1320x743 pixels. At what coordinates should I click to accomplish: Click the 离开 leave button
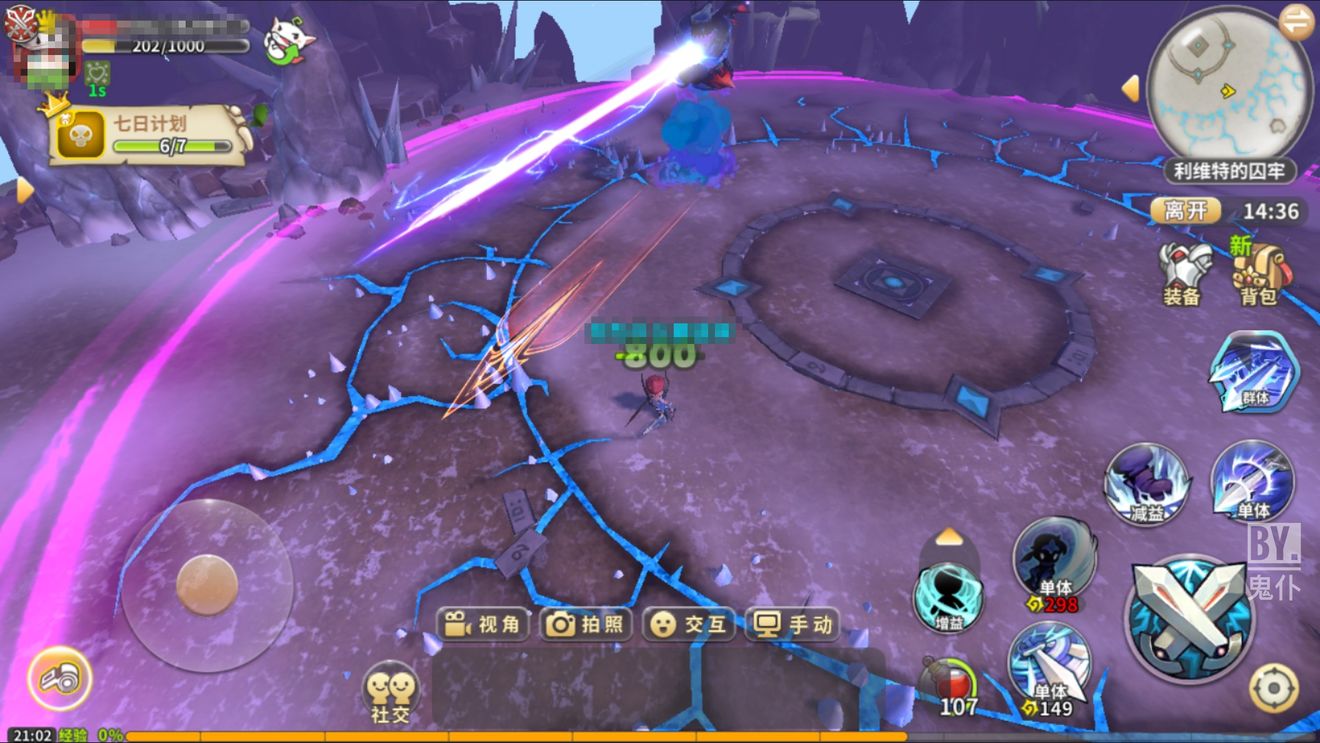coord(1186,210)
